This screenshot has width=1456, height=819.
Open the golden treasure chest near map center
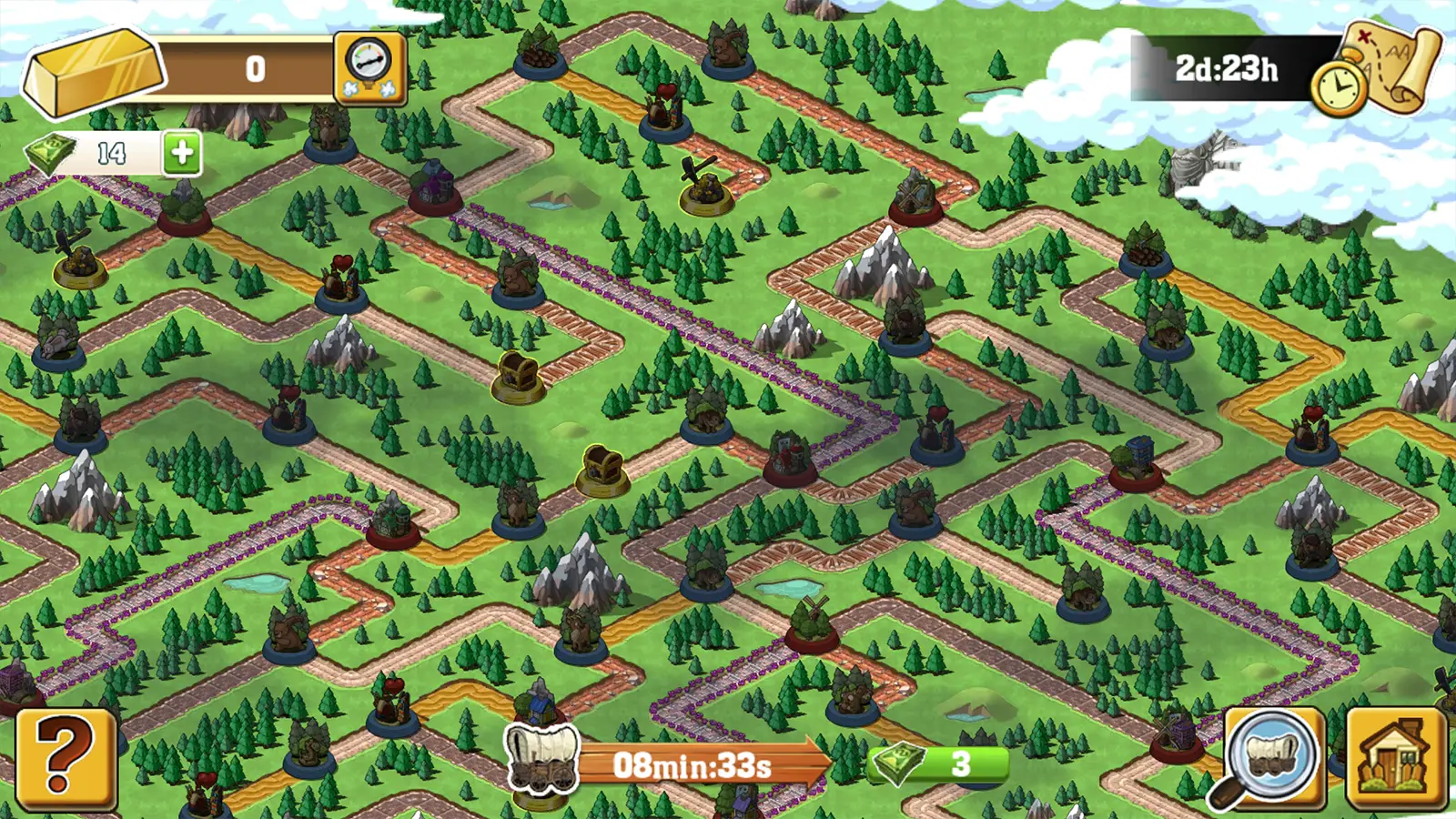515,375
